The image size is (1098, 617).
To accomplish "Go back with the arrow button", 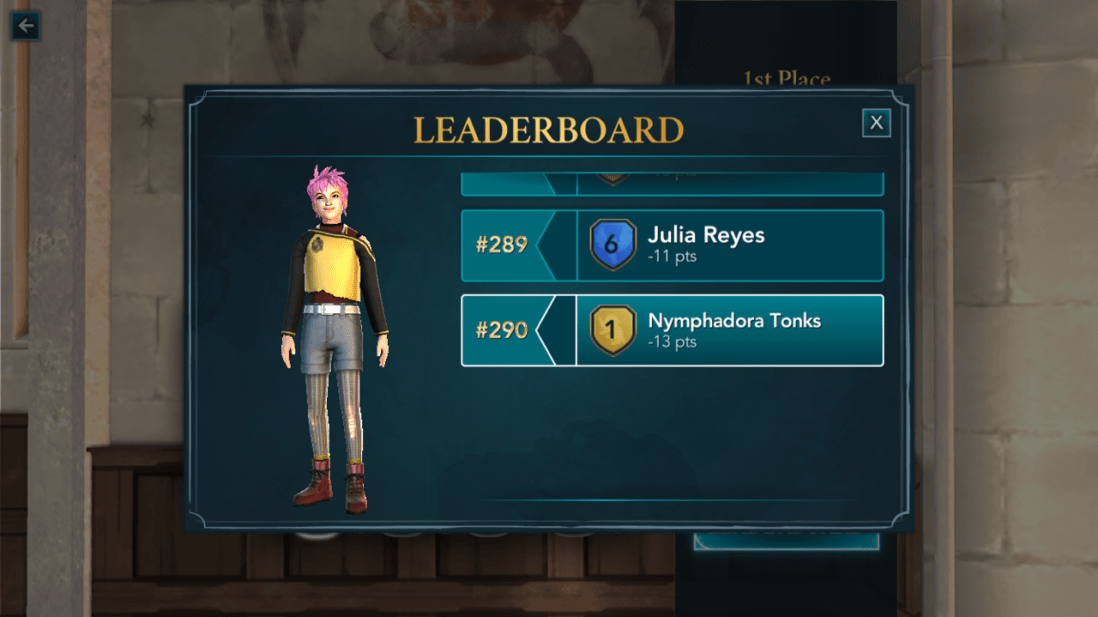I will click(x=25, y=25).
